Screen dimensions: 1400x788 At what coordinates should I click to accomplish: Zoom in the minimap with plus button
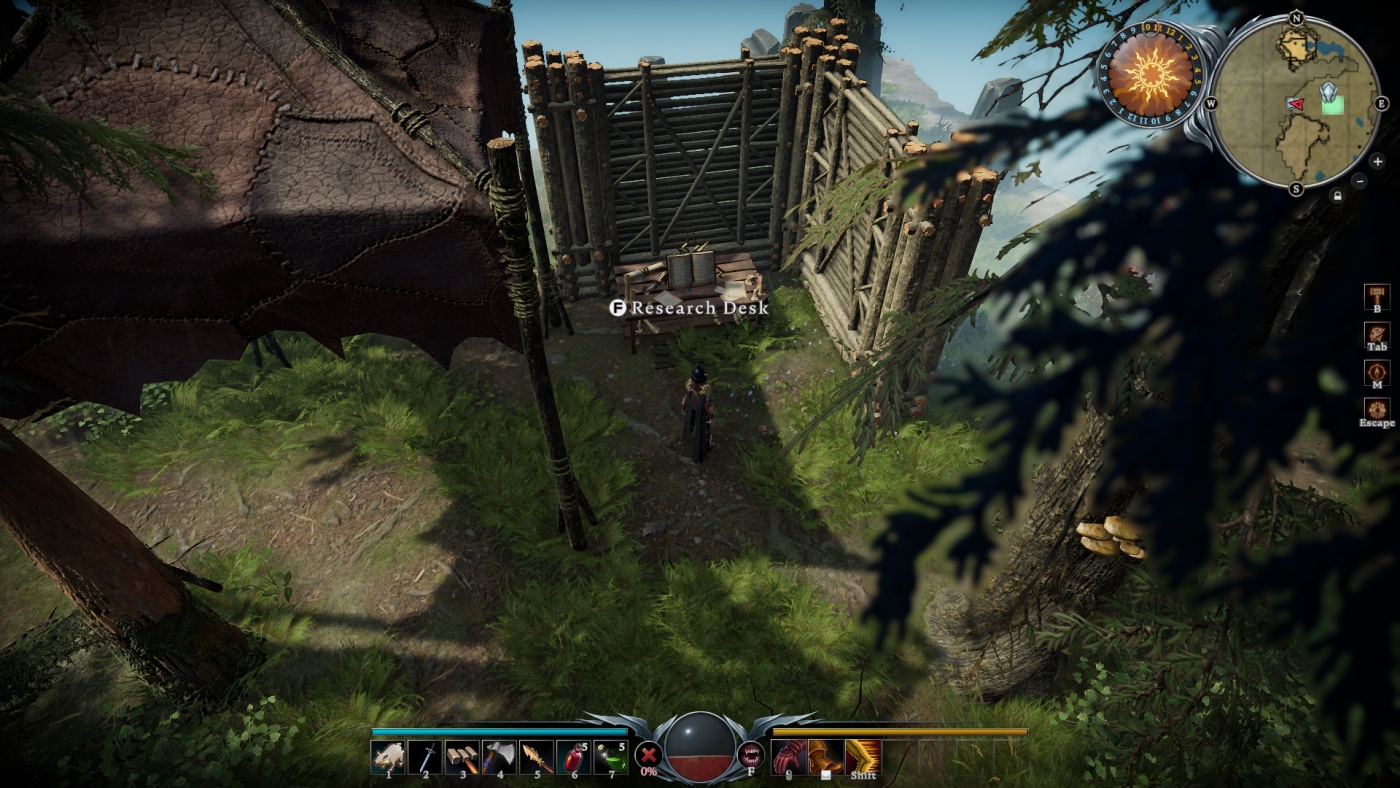[1377, 161]
